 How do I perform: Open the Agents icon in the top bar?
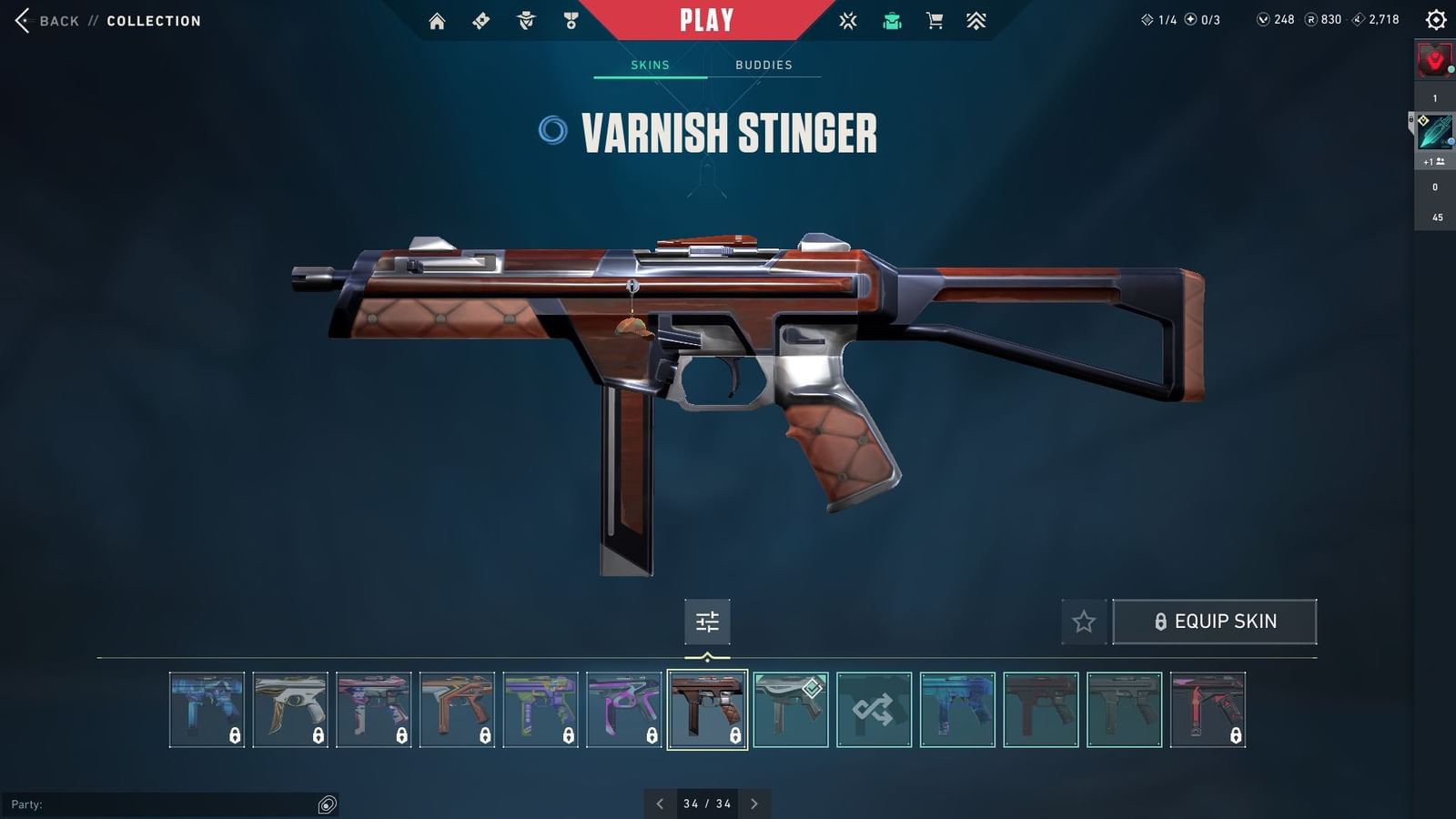(525, 19)
